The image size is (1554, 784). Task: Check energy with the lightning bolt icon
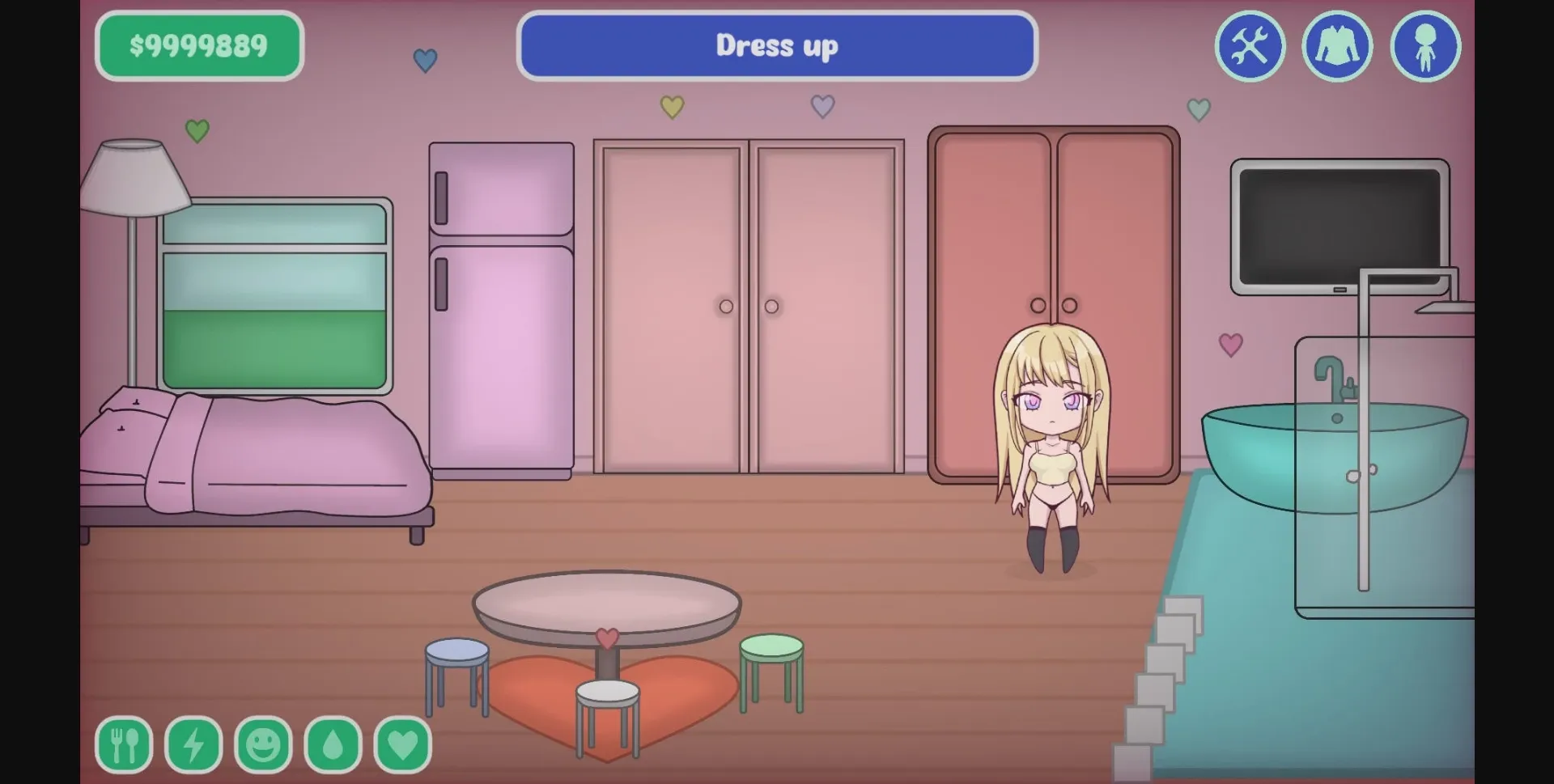coord(193,744)
